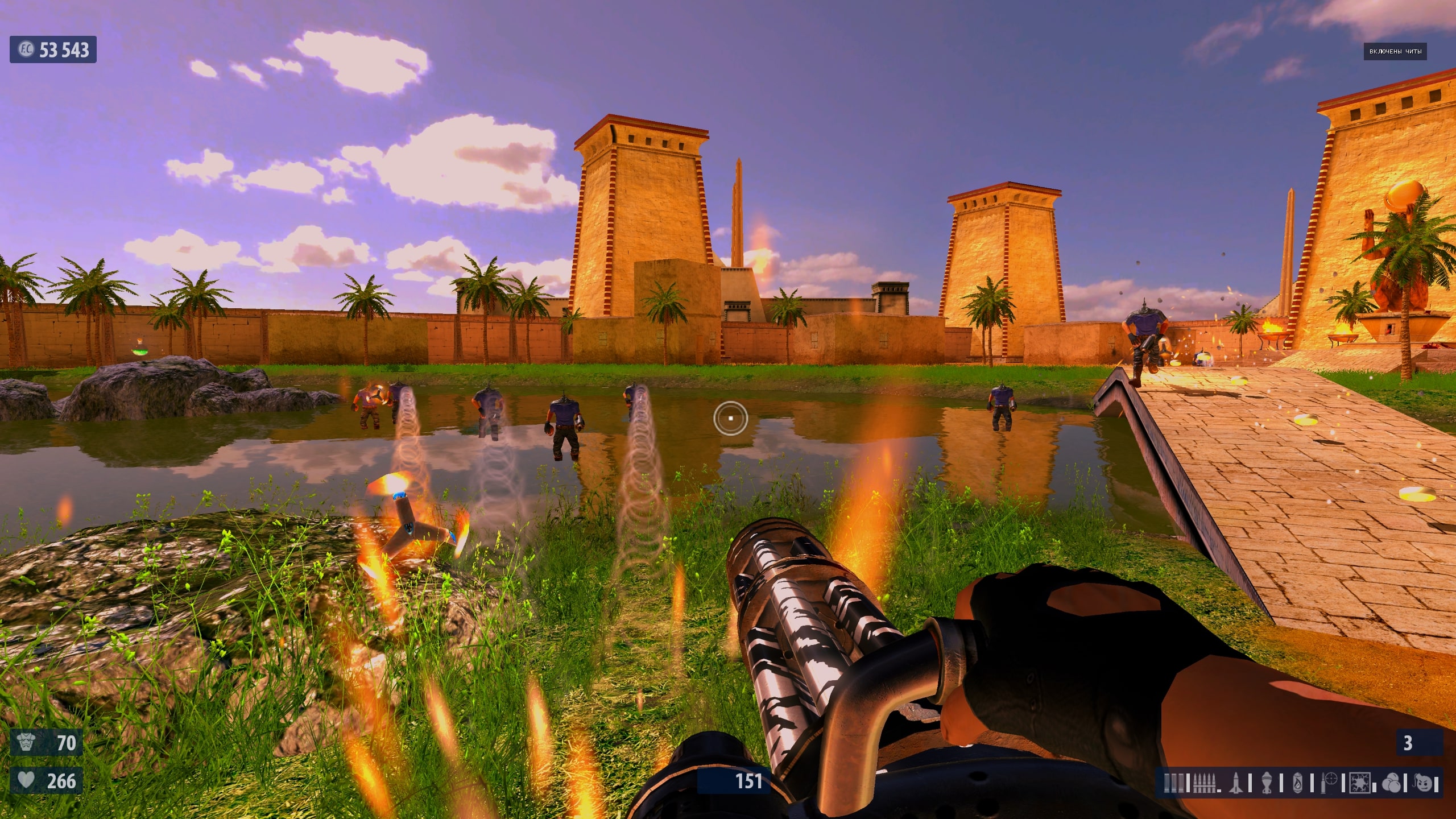Click the center aiming reticle
1456x819 pixels.
731,418
